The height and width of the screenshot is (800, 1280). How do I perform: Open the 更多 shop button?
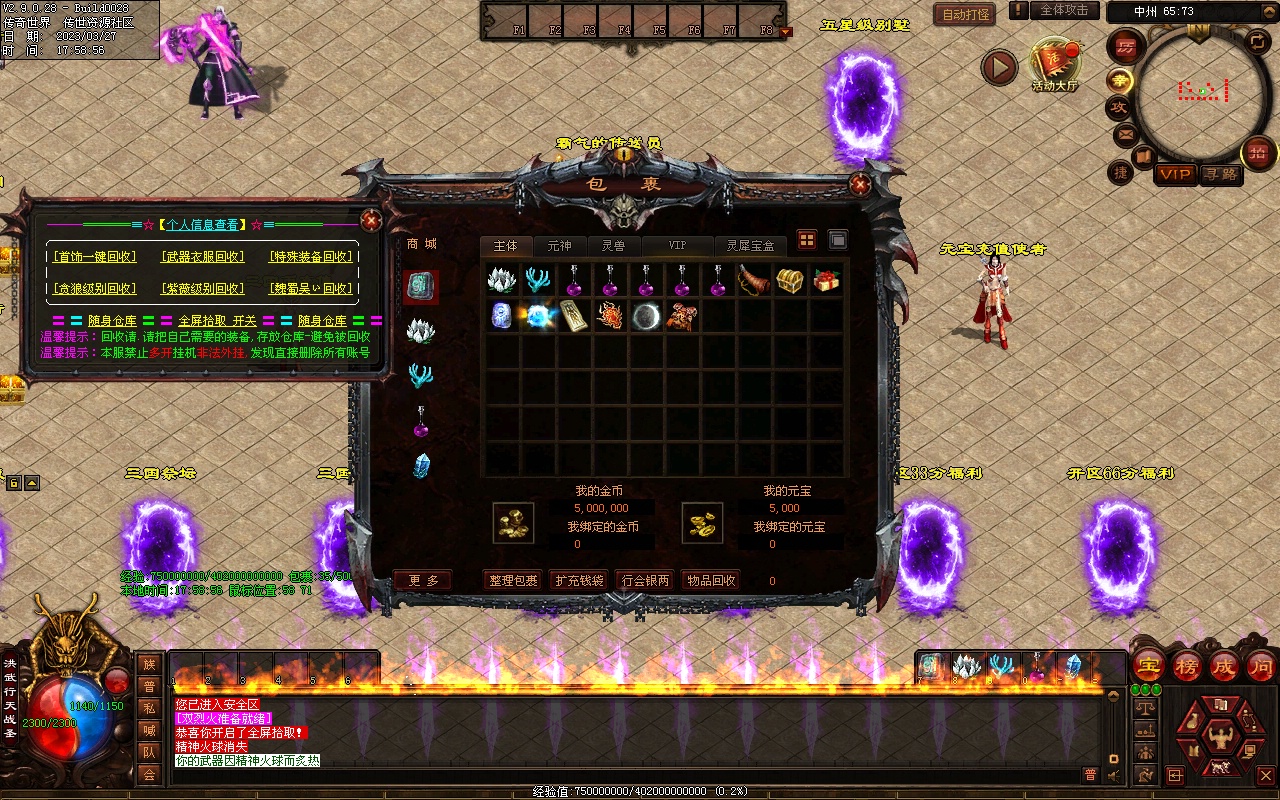click(423, 581)
